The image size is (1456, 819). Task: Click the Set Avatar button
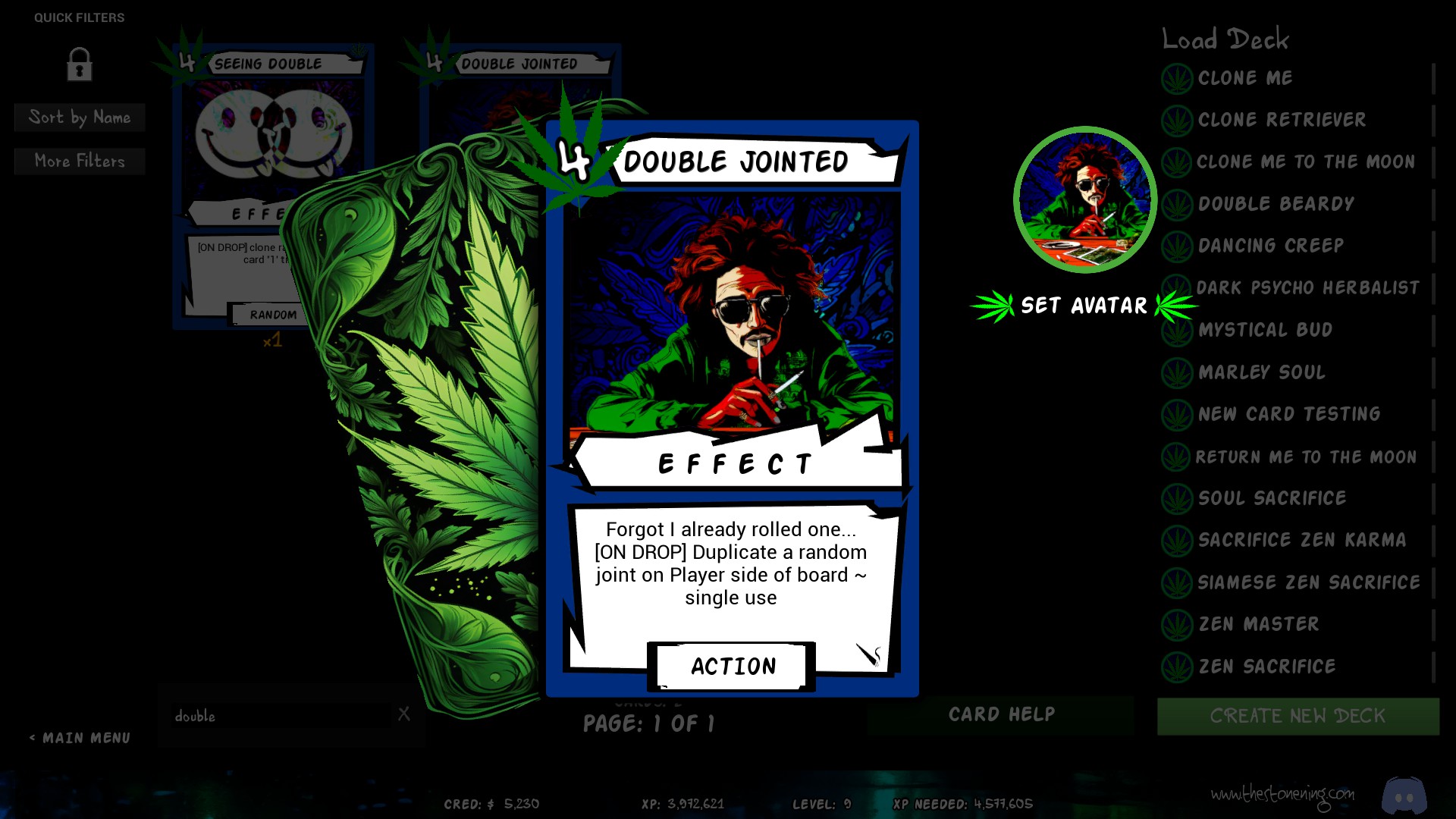1084,306
